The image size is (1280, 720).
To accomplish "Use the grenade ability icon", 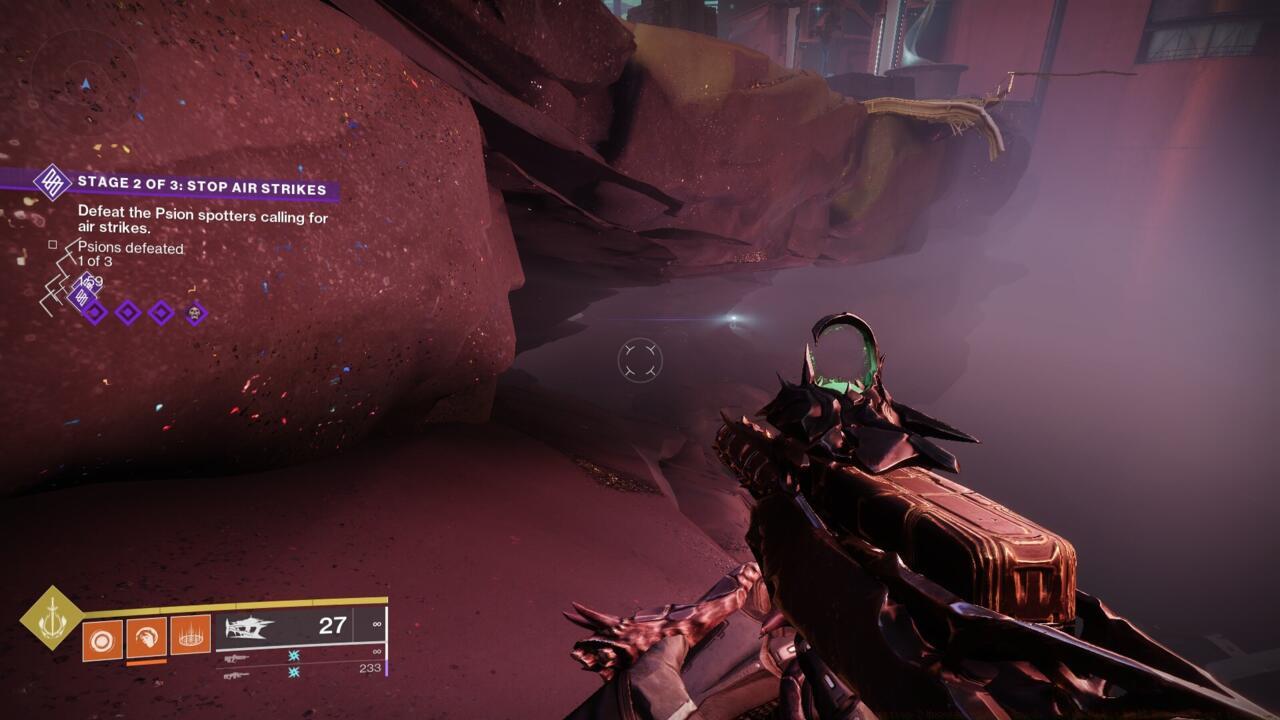I will point(103,639).
